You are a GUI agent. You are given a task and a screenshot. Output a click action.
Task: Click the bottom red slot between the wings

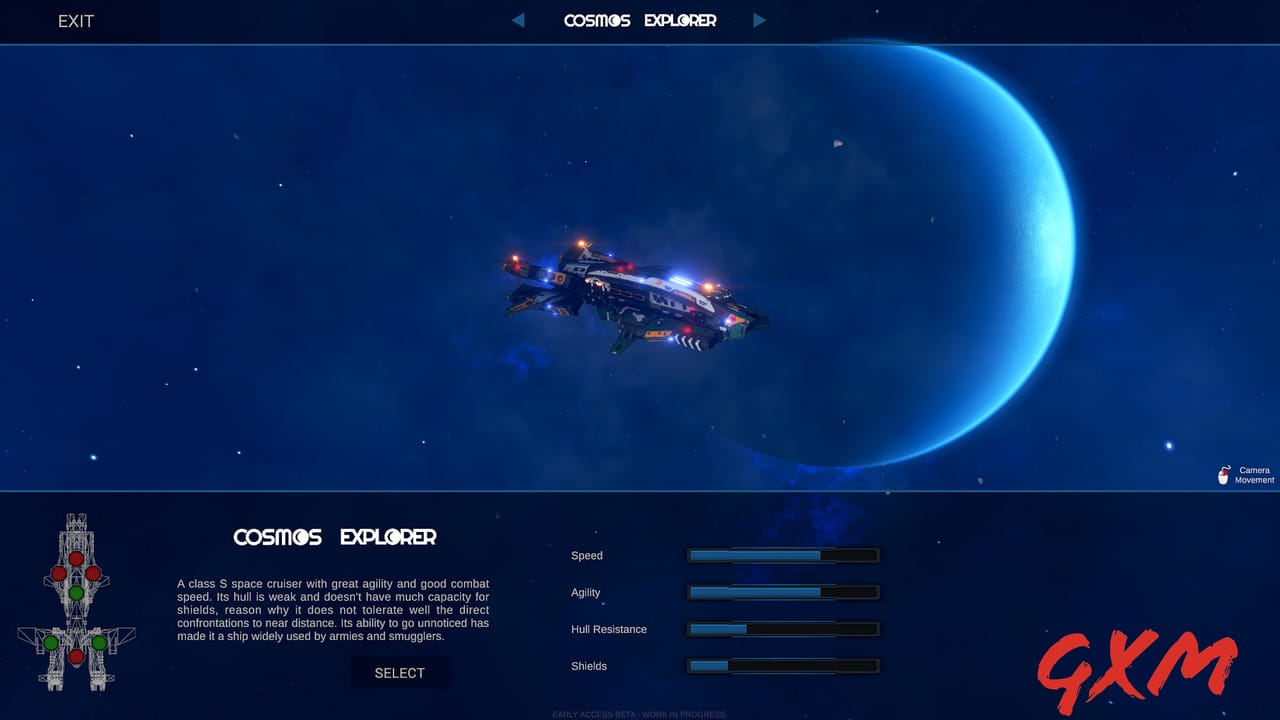click(76, 657)
